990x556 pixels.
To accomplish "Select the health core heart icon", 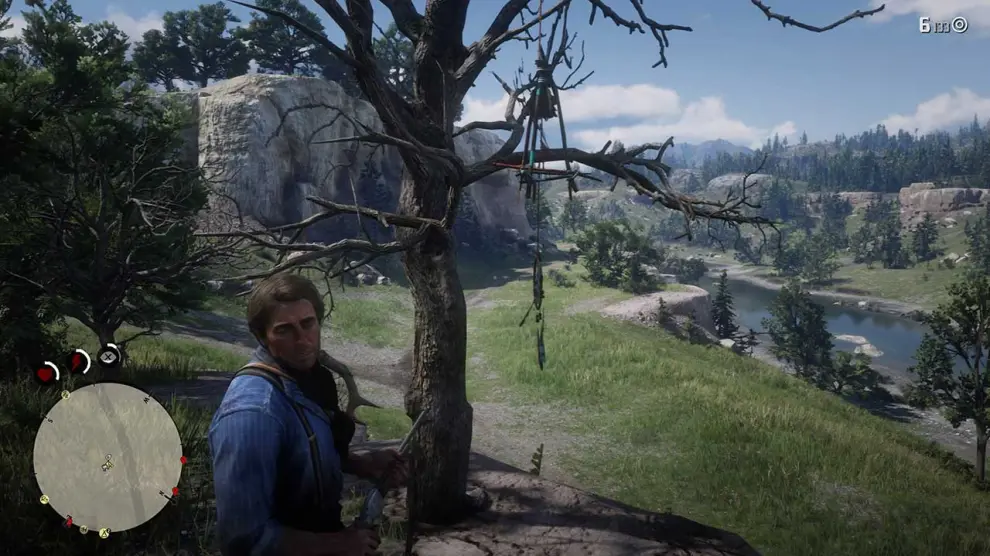I will point(46,374).
